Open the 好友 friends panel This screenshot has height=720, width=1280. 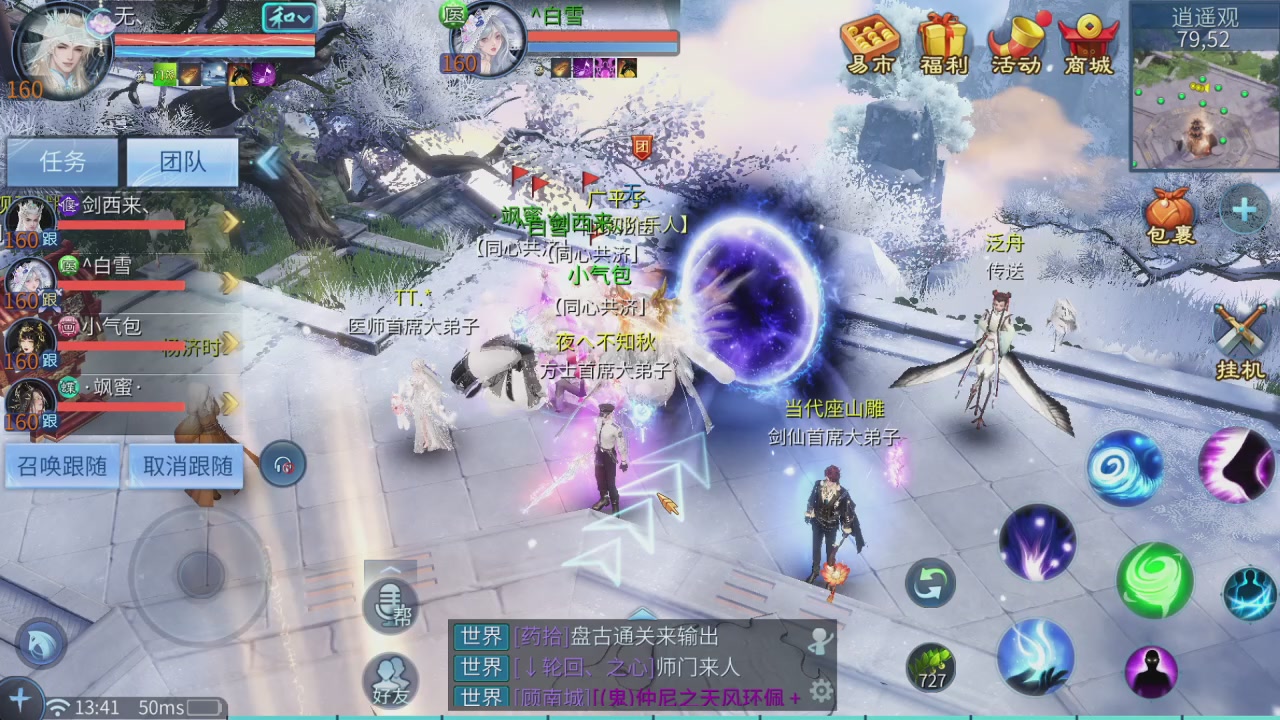point(392,680)
